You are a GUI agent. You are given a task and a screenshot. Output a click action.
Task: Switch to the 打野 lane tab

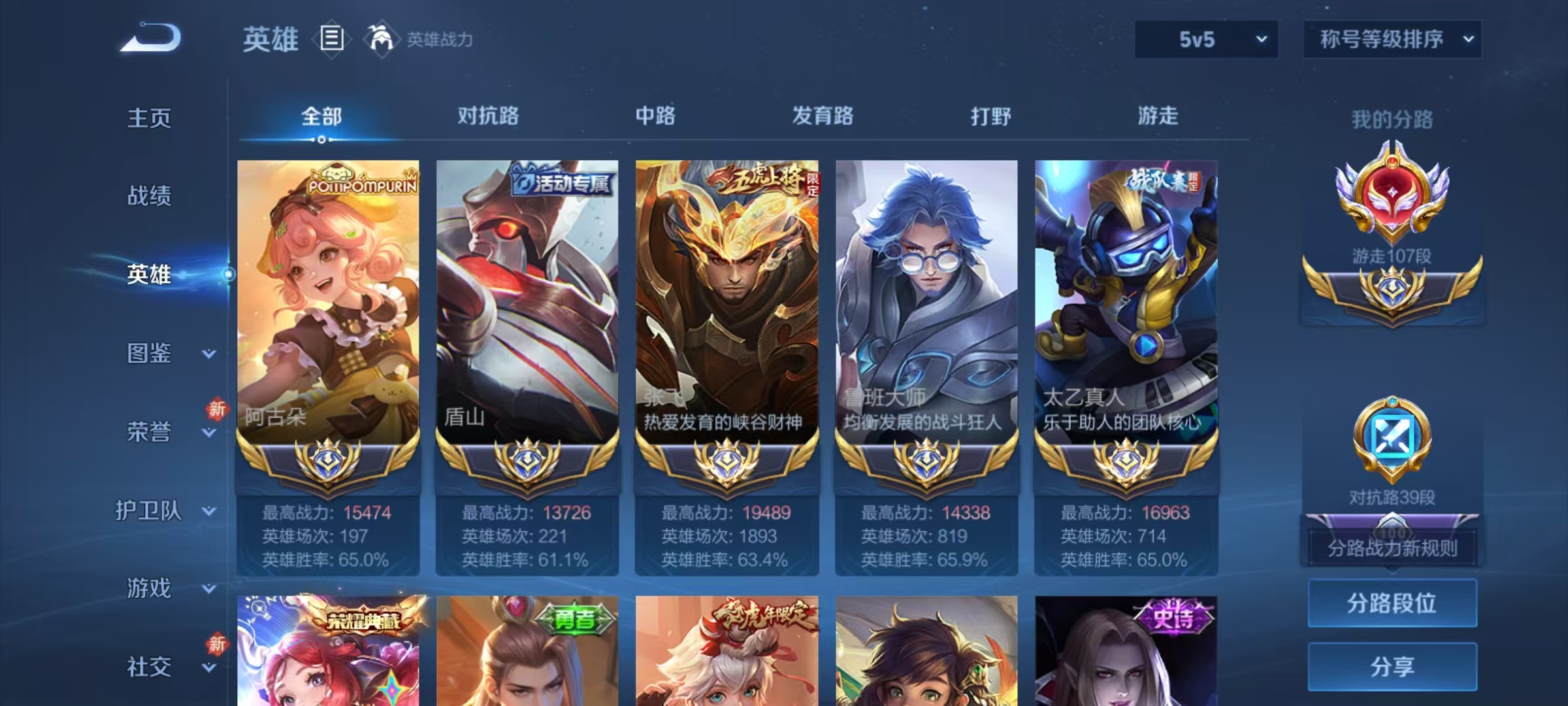point(990,116)
